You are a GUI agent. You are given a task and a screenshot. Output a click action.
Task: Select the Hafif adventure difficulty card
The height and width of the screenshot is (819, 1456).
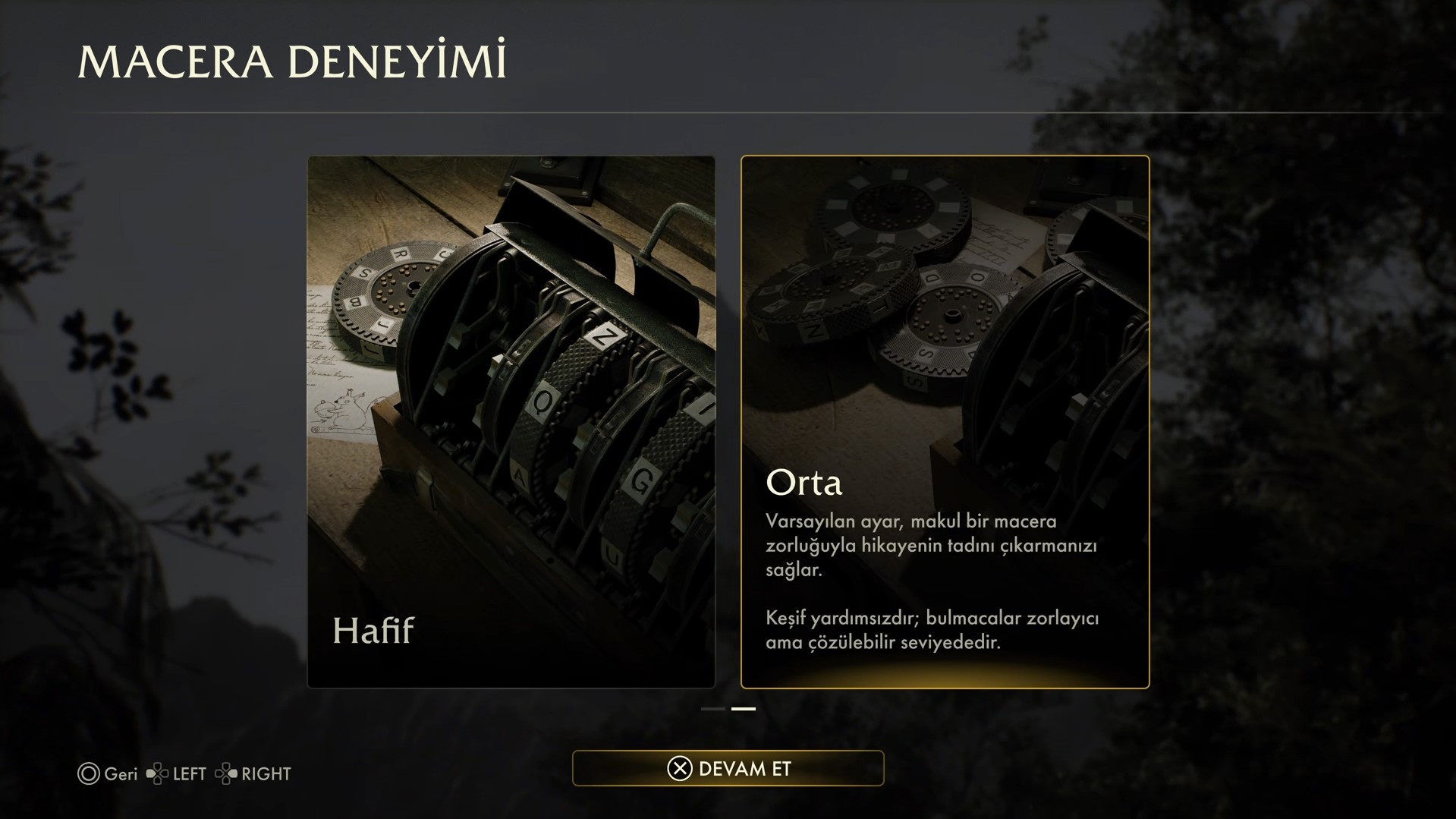[x=511, y=421]
